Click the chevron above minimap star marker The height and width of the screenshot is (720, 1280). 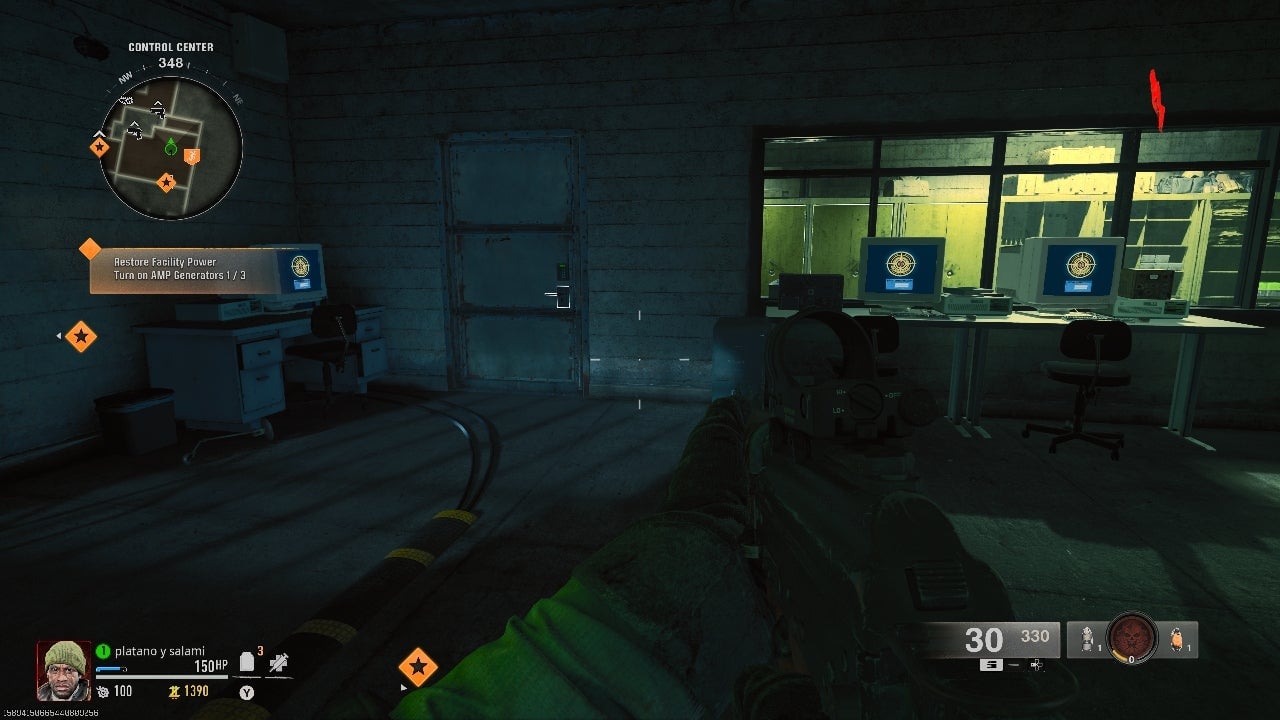click(x=99, y=135)
